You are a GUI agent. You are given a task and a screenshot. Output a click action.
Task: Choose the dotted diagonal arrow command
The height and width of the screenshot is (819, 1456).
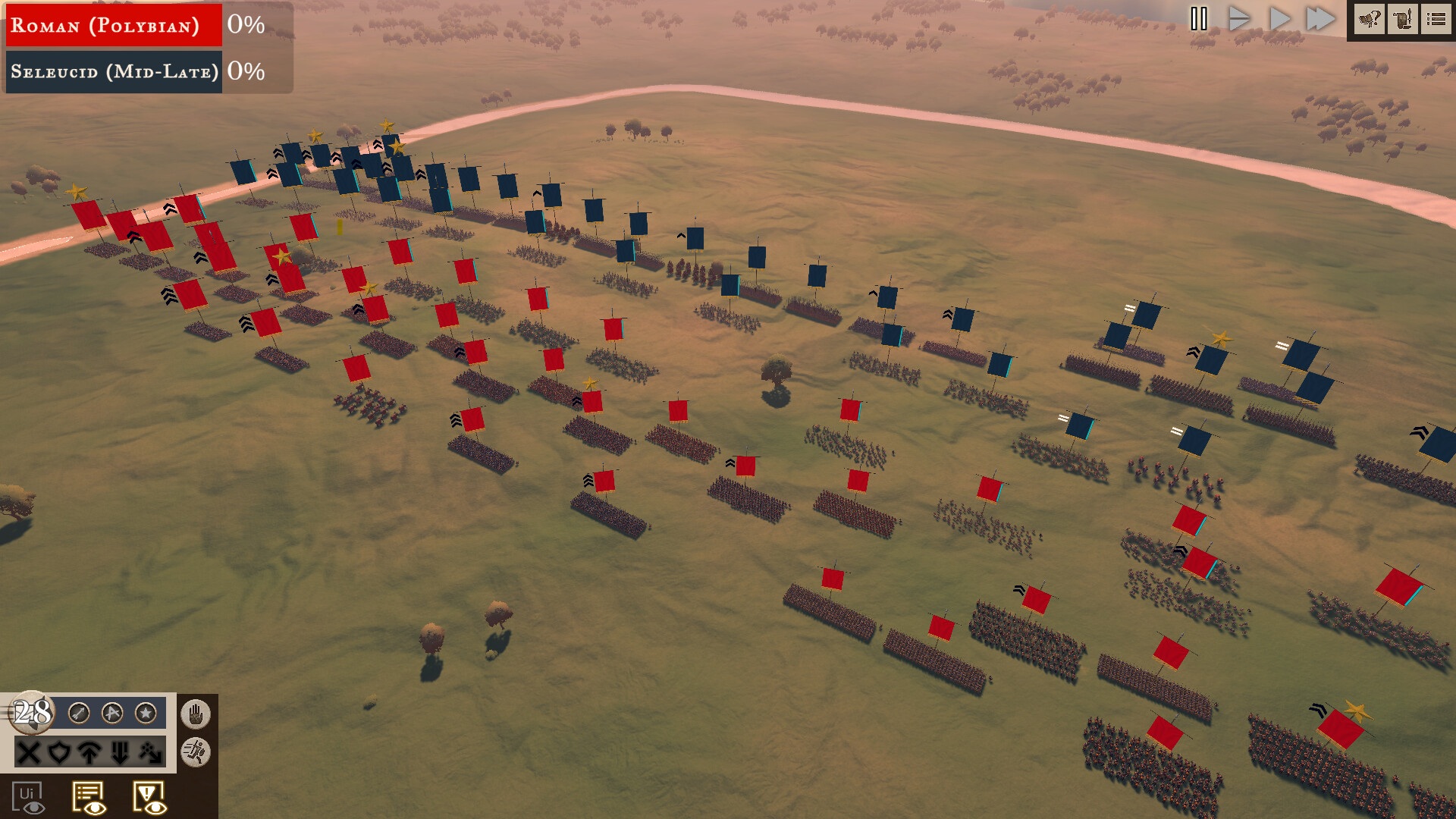point(150,752)
